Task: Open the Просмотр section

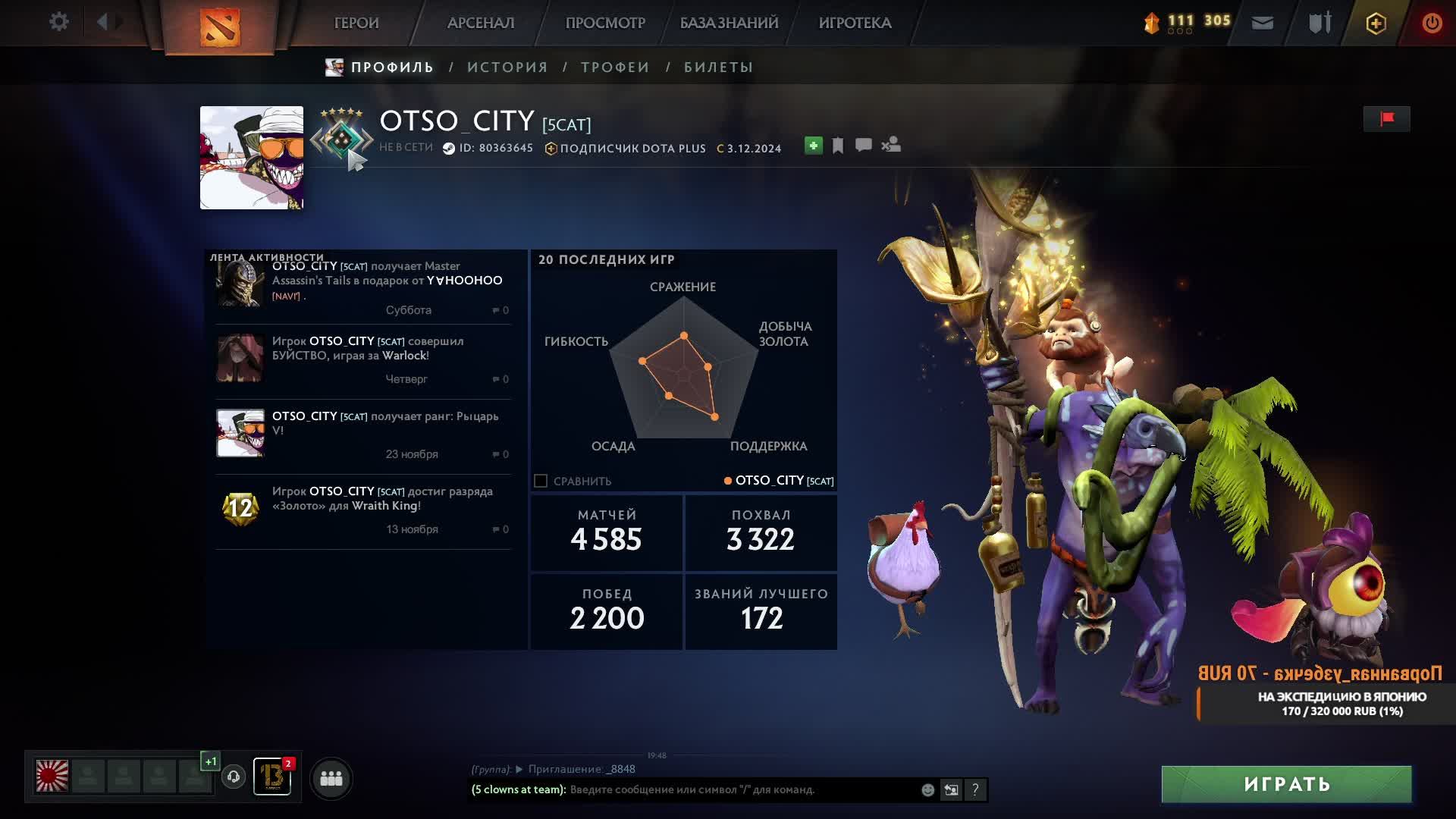Action: pyautogui.click(x=605, y=23)
